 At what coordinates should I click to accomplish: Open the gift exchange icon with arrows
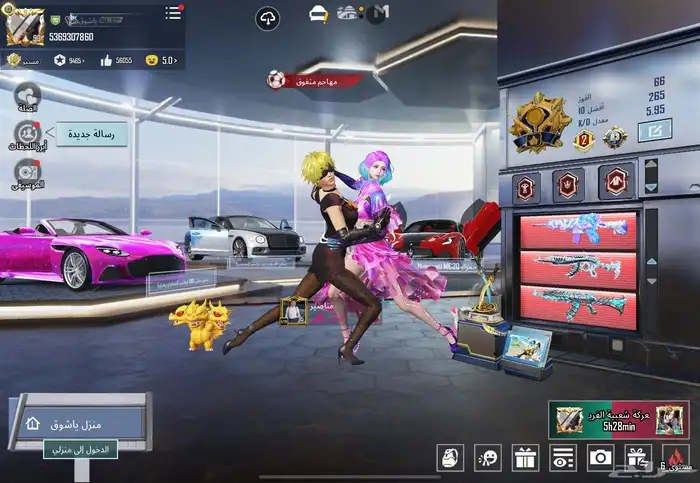click(638, 458)
